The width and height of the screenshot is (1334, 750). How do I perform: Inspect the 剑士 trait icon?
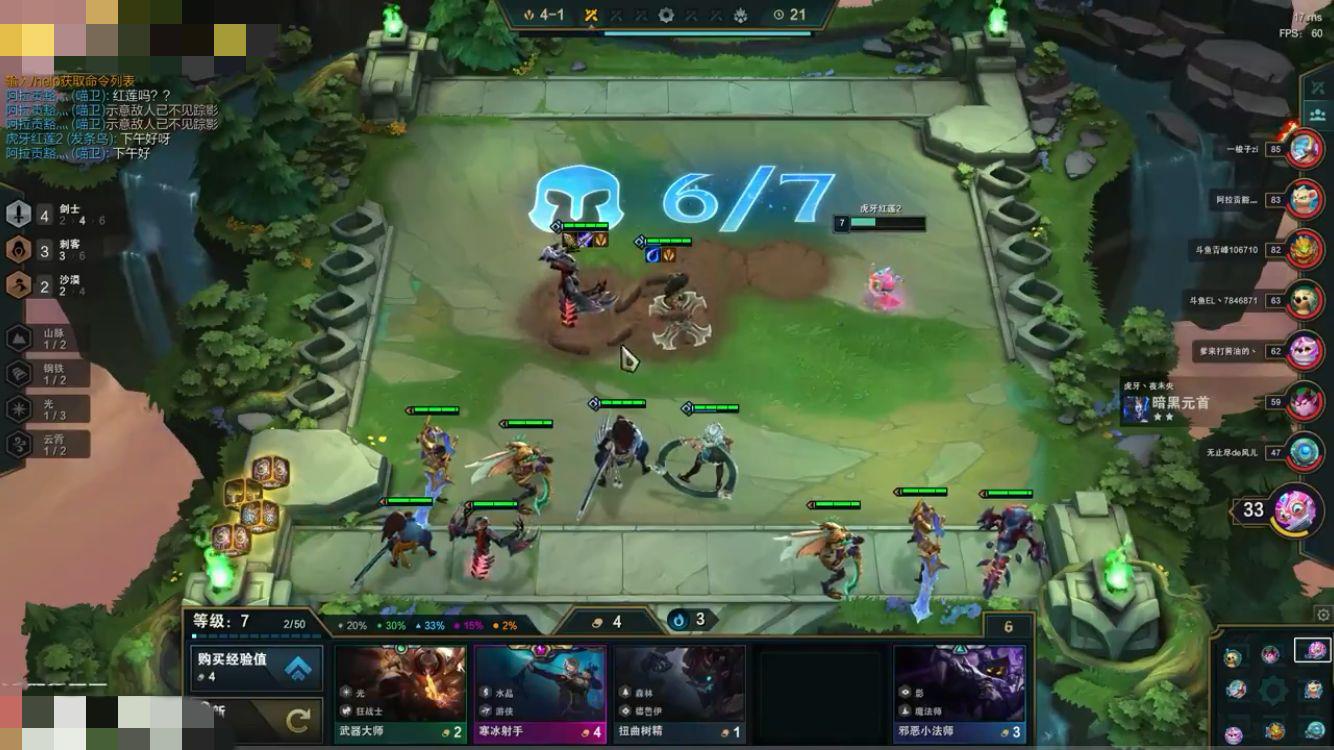pyautogui.click(x=19, y=214)
